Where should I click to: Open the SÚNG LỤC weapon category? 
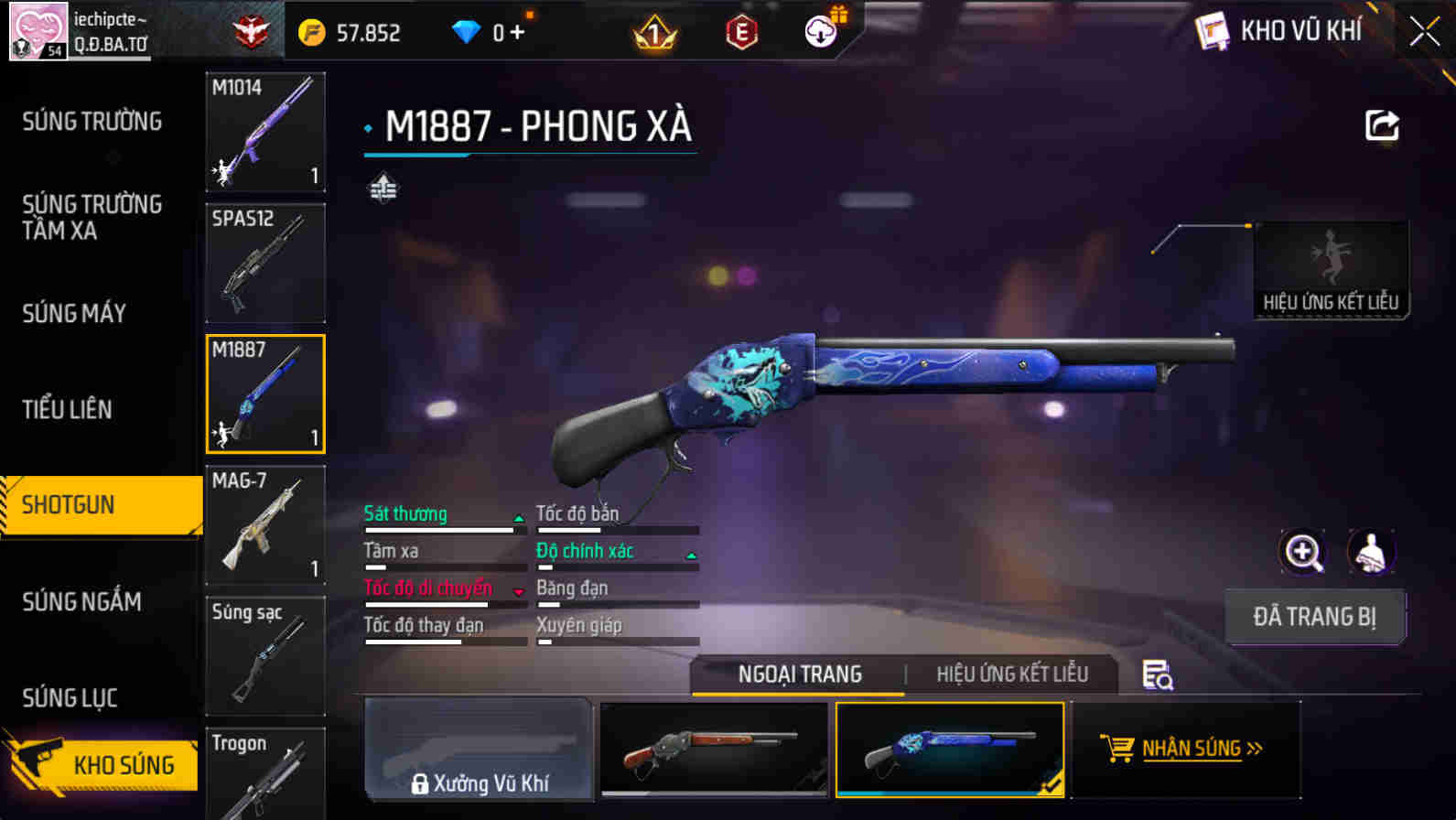click(x=71, y=697)
